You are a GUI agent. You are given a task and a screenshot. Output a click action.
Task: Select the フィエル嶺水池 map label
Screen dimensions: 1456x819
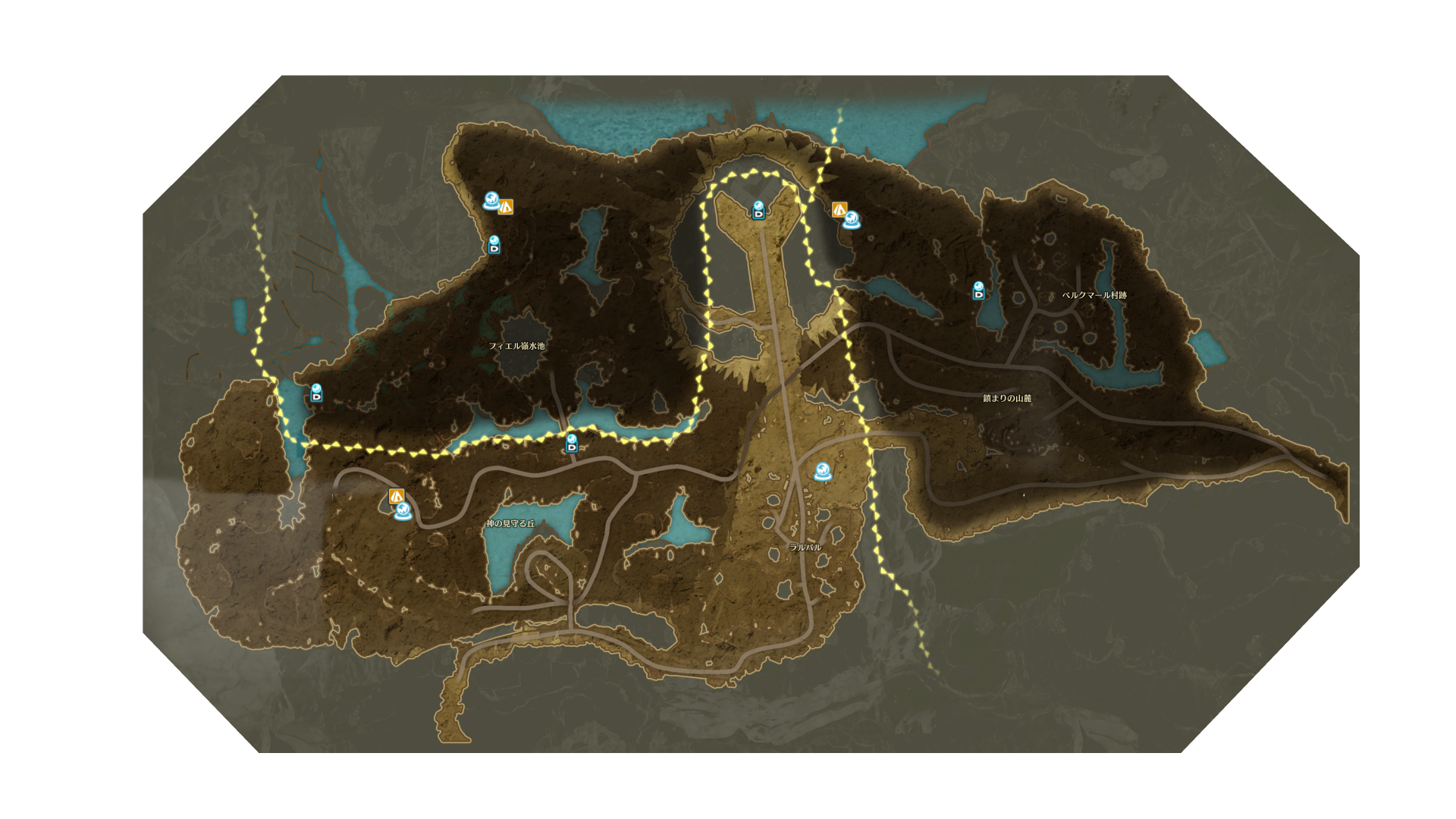[x=516, y=346]
